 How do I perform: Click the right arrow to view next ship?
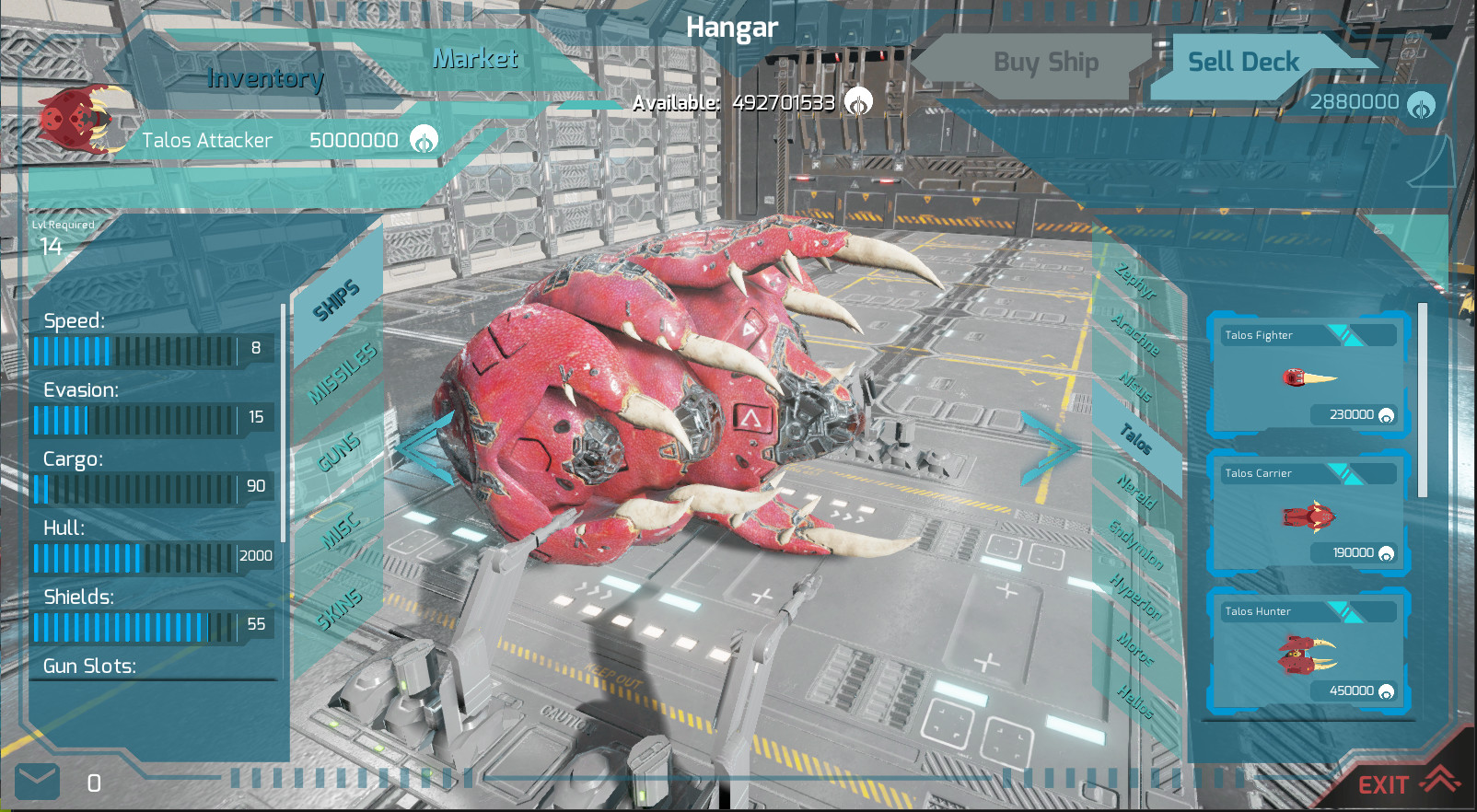click(x=1050, y=448)
